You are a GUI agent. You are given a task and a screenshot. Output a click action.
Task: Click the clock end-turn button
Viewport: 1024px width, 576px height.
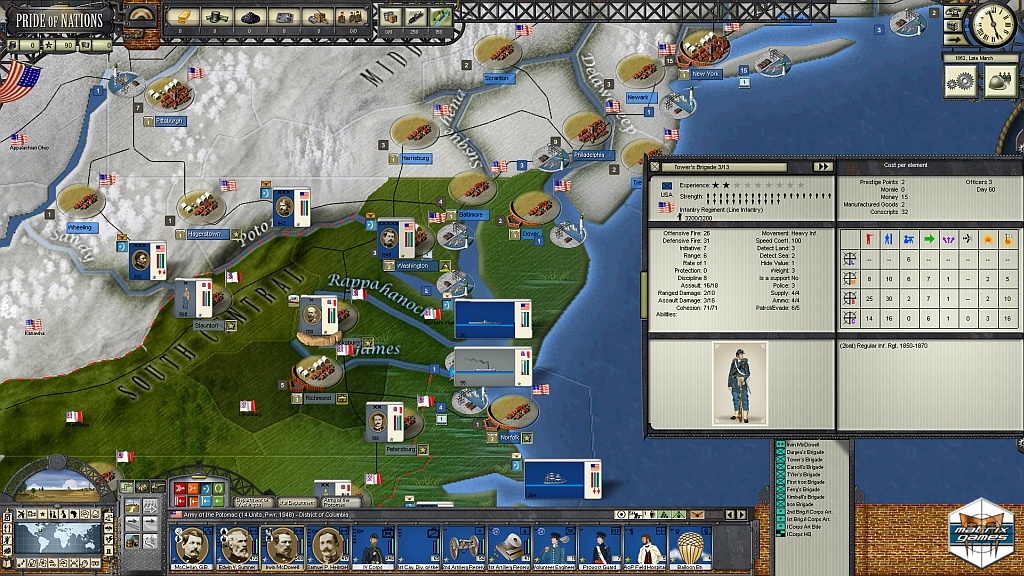[992, 26]
